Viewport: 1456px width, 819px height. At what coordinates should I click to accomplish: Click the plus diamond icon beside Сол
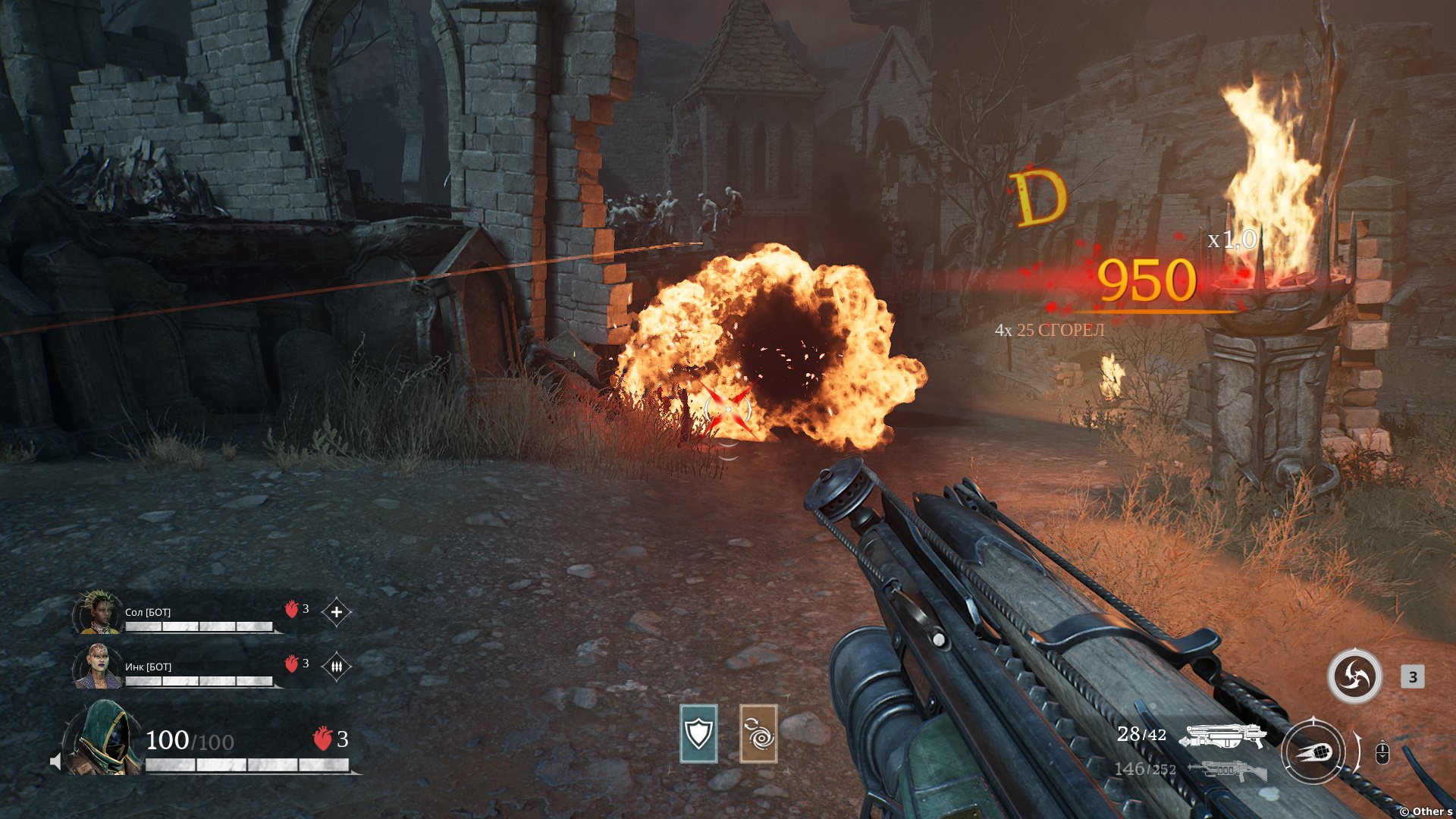[337, 612]
